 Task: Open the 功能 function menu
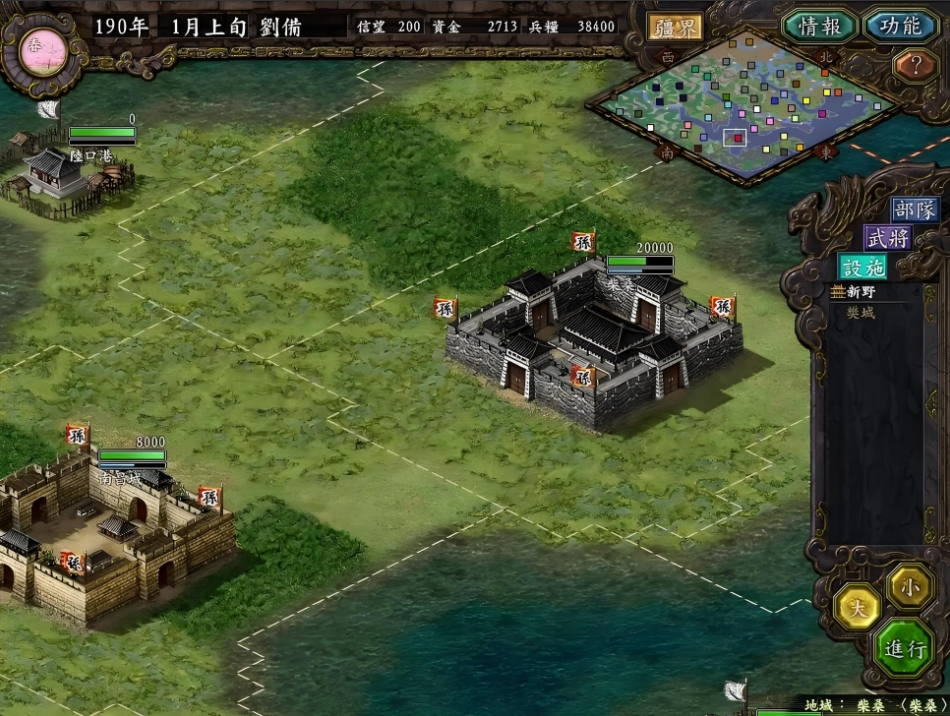pos(900,26)
